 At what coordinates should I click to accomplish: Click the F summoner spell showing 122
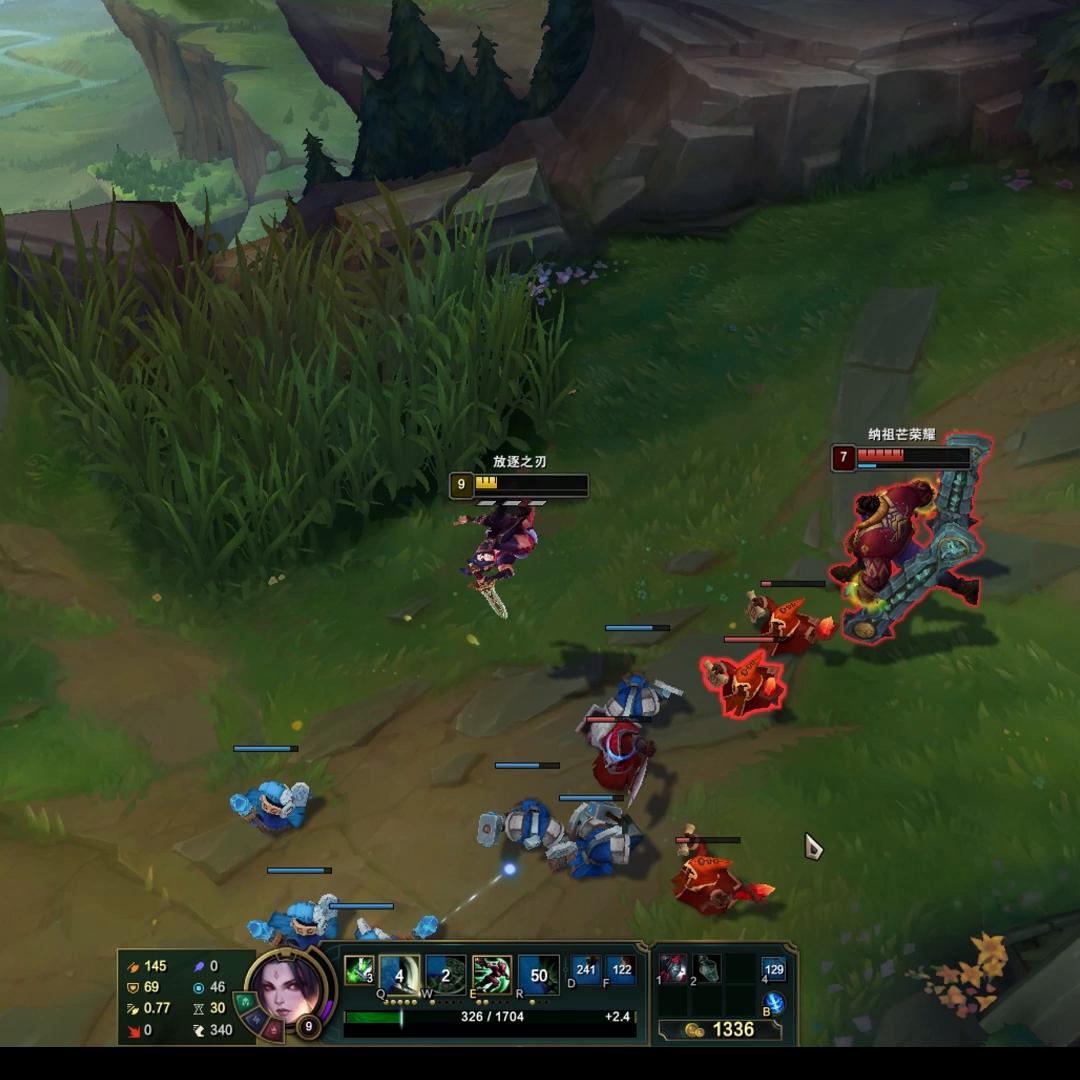(x=621, y=970)
